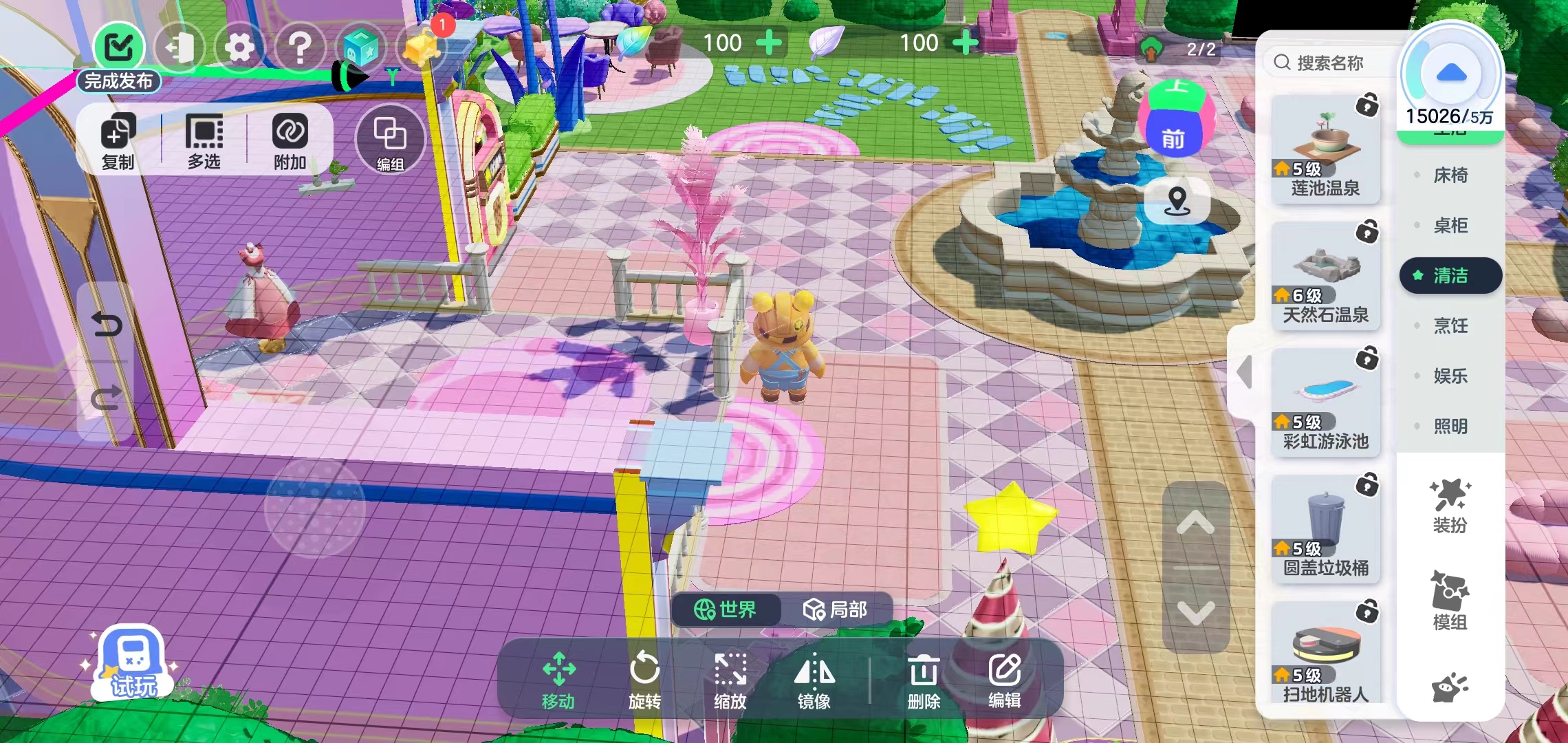Collapse the side item panel arrow
The width and height of the screenshot is (1568, 743).
pyautogui.click(x=1243, y=372)
